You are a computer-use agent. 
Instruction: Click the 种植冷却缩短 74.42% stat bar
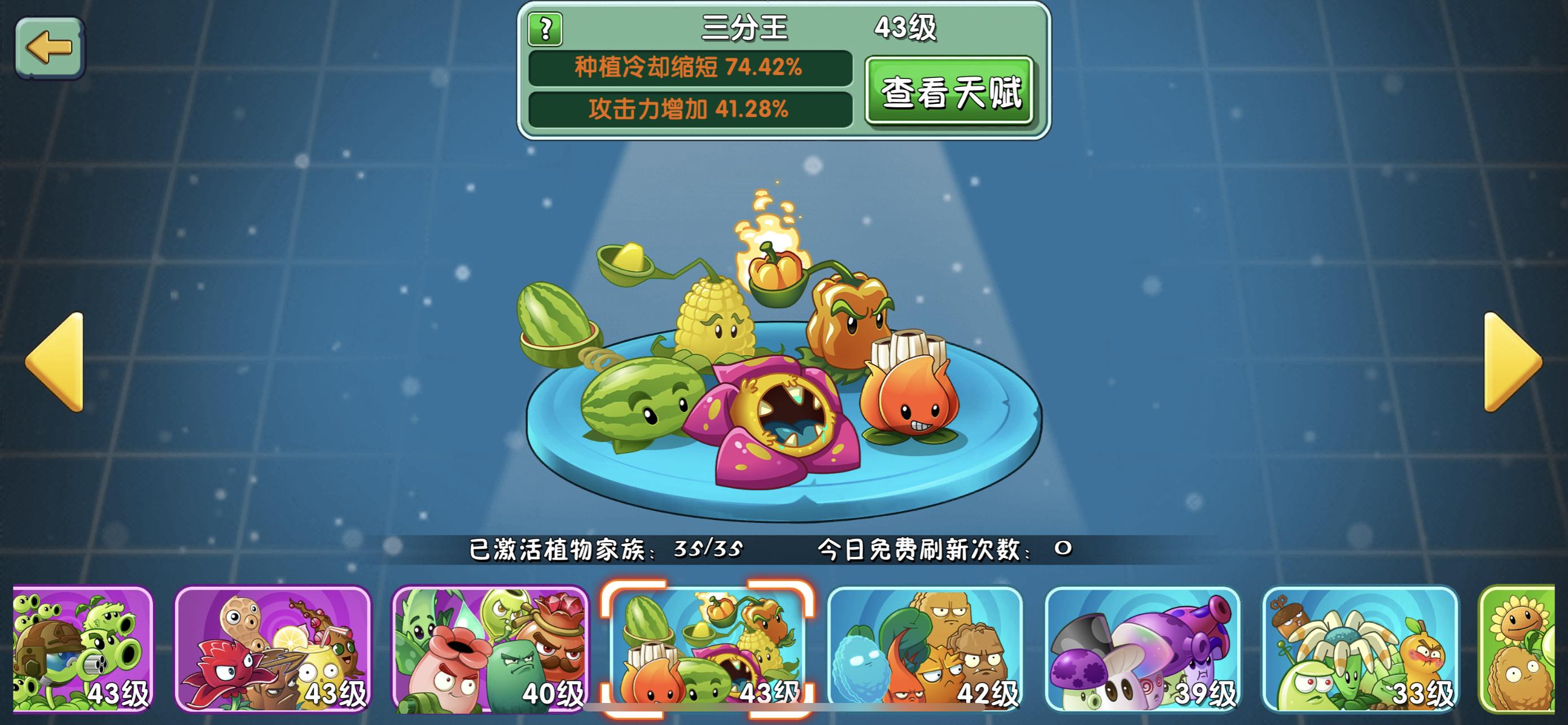(x=694, y=71)
